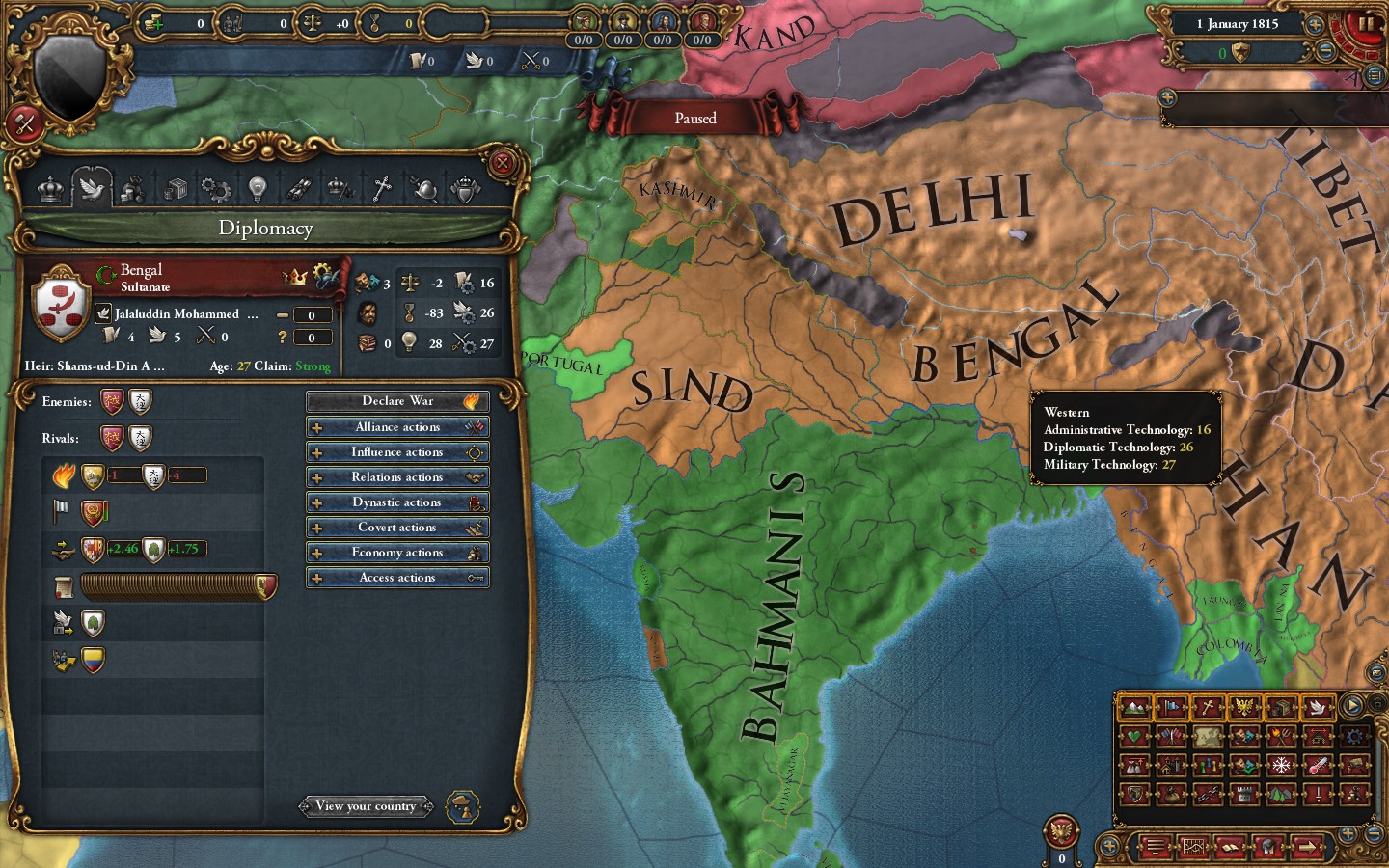Select the trade mapmode icon
1389x868 pixels.
[1280, 707]
